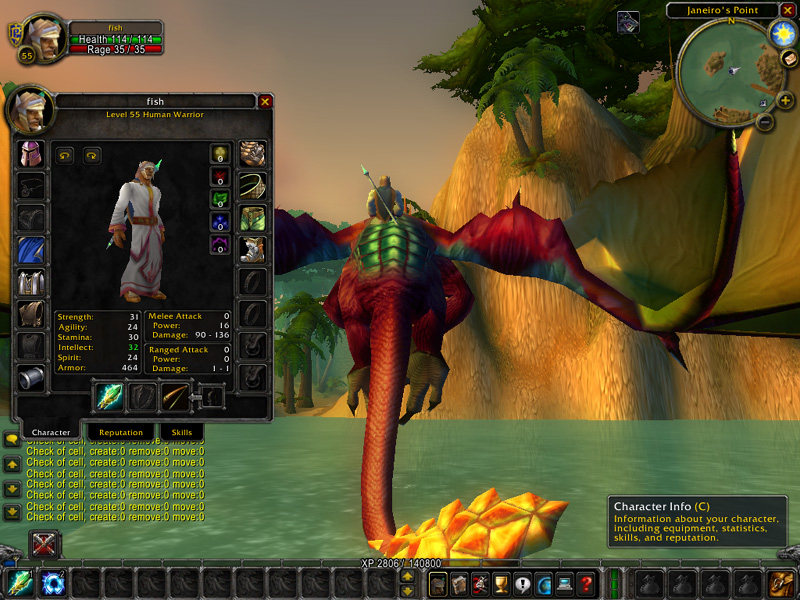Zoom out the minimap
The width and height of the screenshot is (800, 600).
coord(765,122)
